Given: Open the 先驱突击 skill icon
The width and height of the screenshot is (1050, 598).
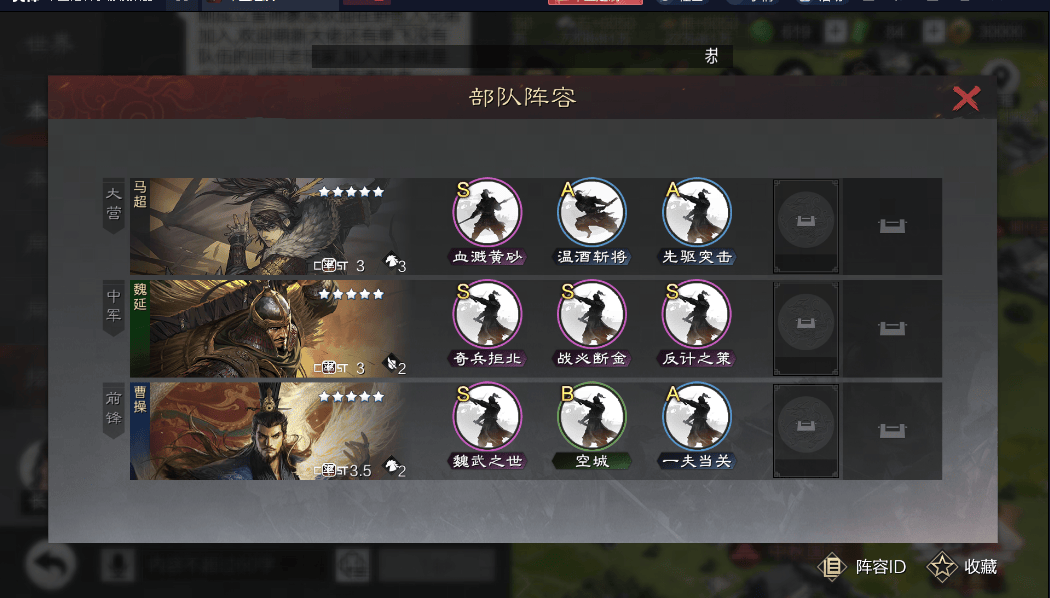Looking at the screenshot, I should [697, 212].
